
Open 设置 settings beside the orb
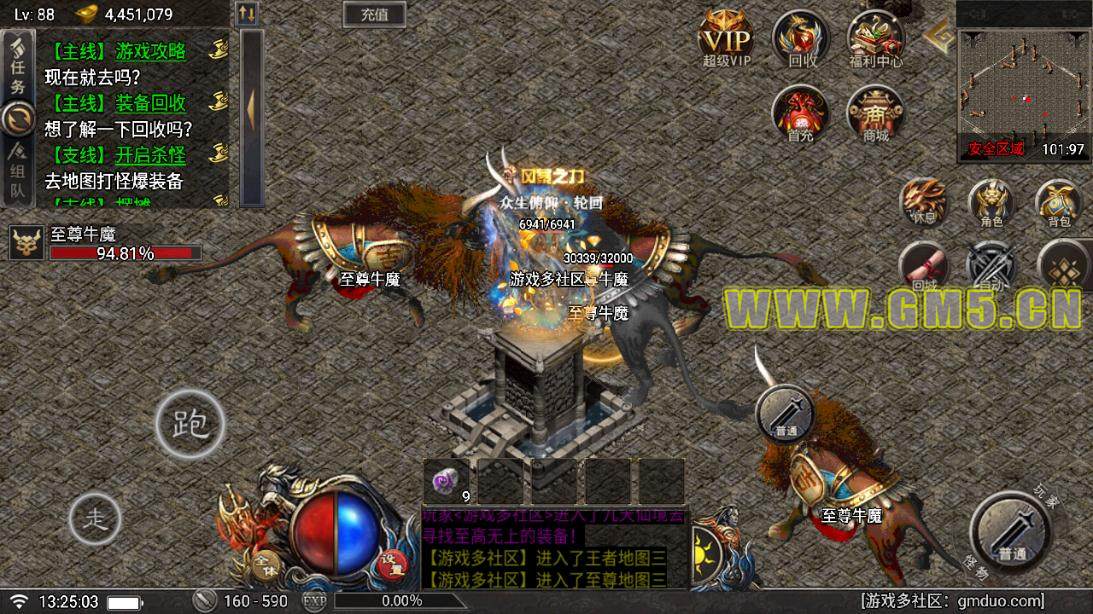392,565
